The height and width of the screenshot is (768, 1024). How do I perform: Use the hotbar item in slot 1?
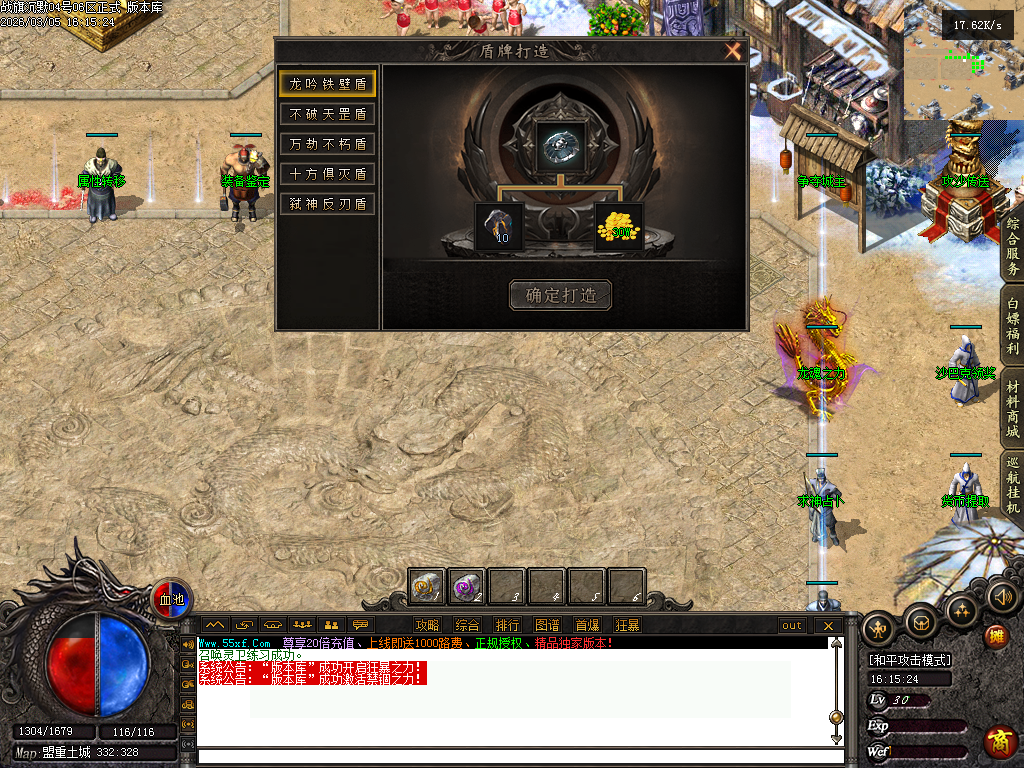(427, 586)
